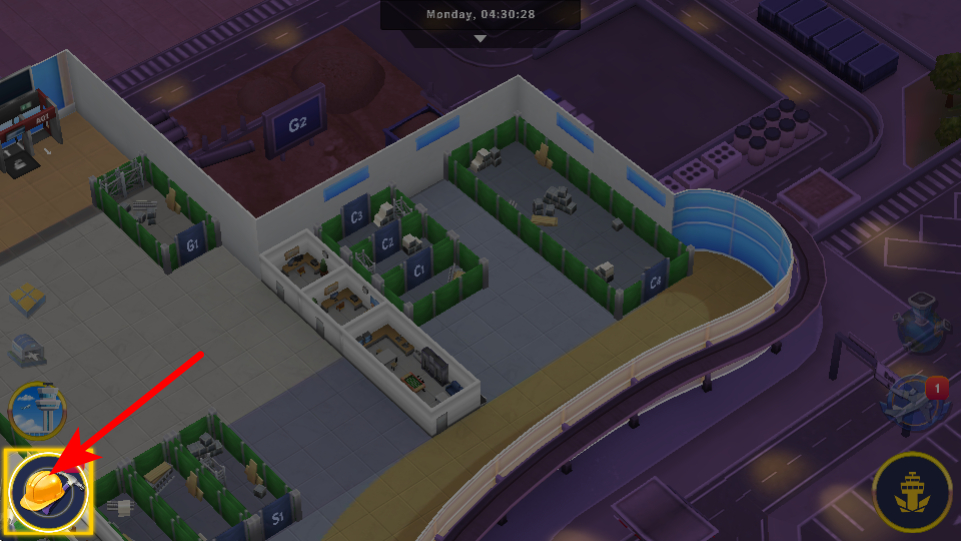The image size is (961, 541).
Task: Select the control tower round icon
Action: click(x=37, y=410)
